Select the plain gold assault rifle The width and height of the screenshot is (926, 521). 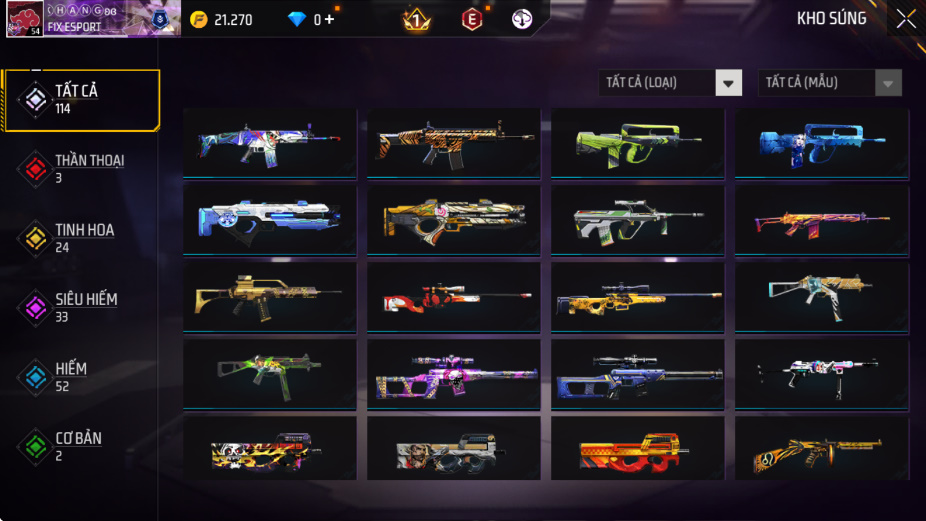coord(269,296)
